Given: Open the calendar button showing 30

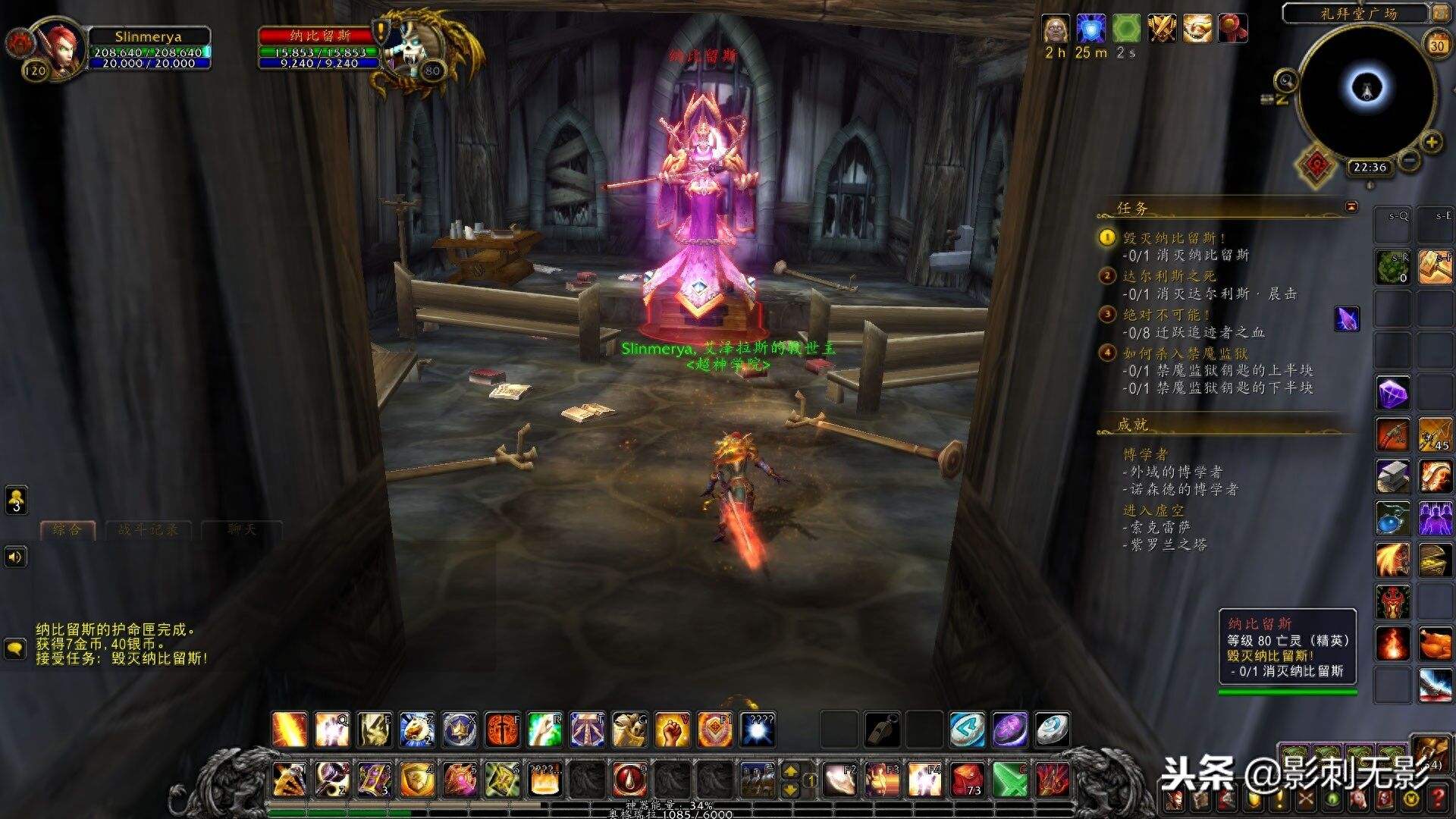Looking at the screenshot, I should tap(1437, 45).
